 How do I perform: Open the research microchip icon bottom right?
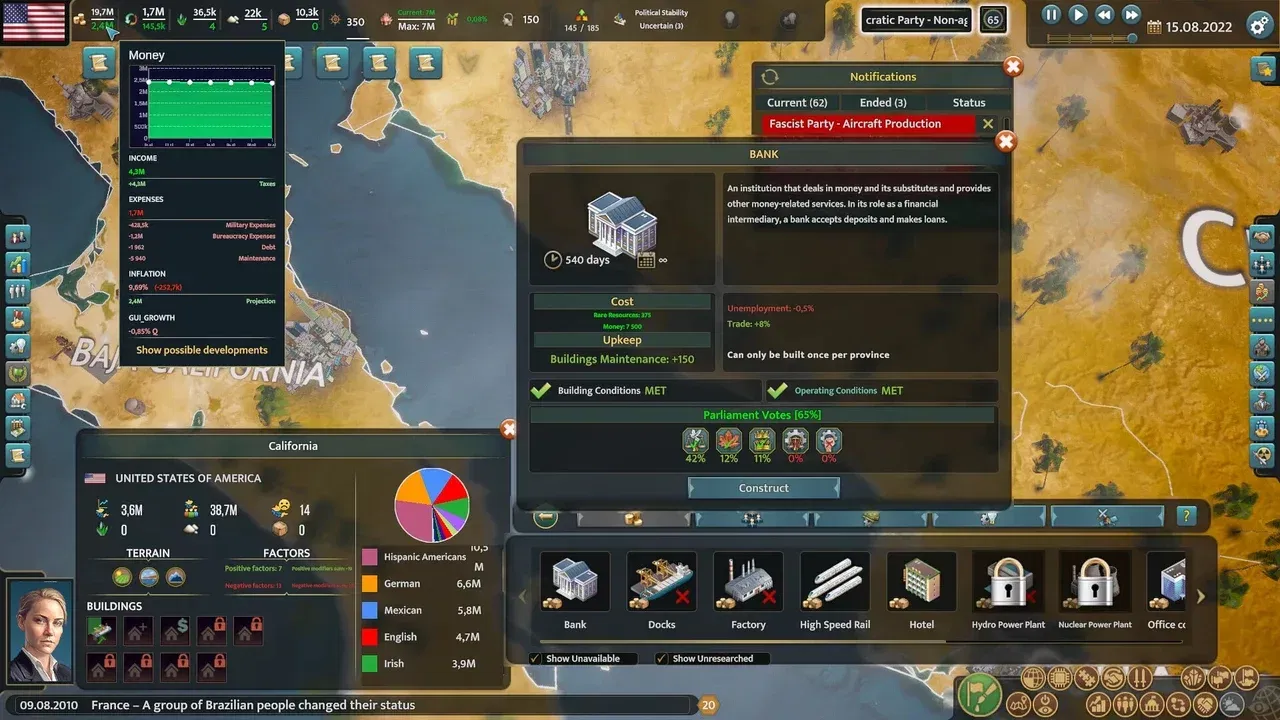tap(1059, 676)
